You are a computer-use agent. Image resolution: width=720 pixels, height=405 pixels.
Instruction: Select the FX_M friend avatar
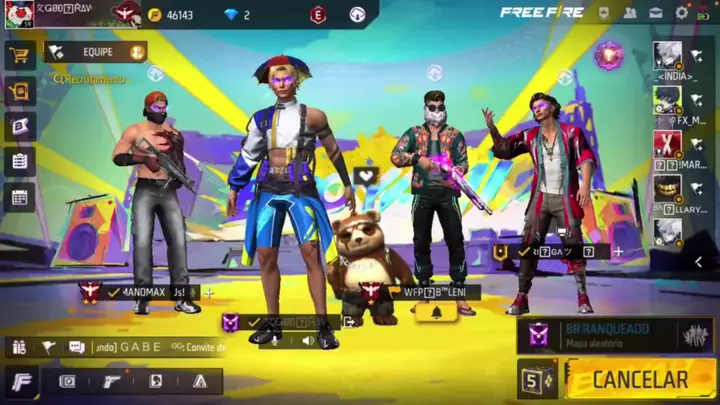click(669, 100)
